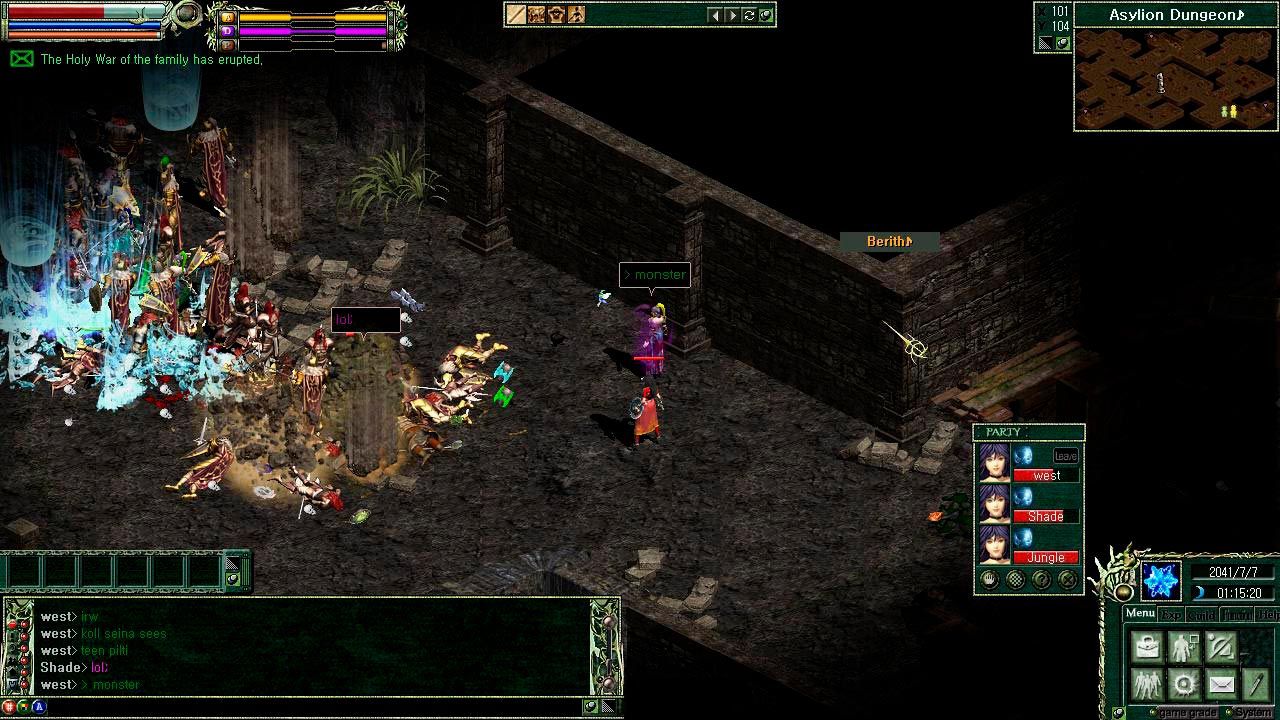Open the mail envelope icon
Image resolution: width=1280 pixels, height=720 pixels.
point(1221,684)
